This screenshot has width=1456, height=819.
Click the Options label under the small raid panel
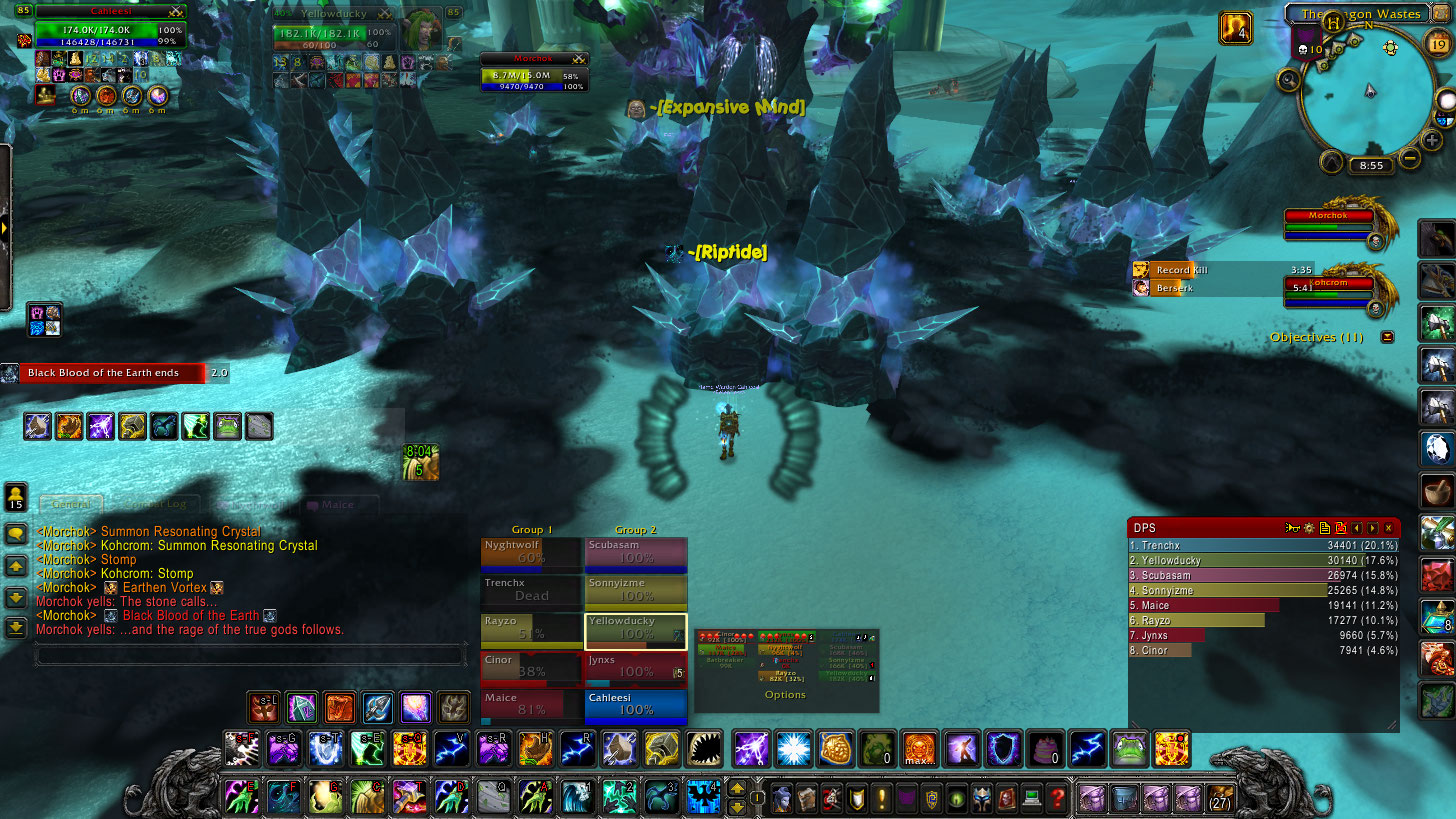785,695
